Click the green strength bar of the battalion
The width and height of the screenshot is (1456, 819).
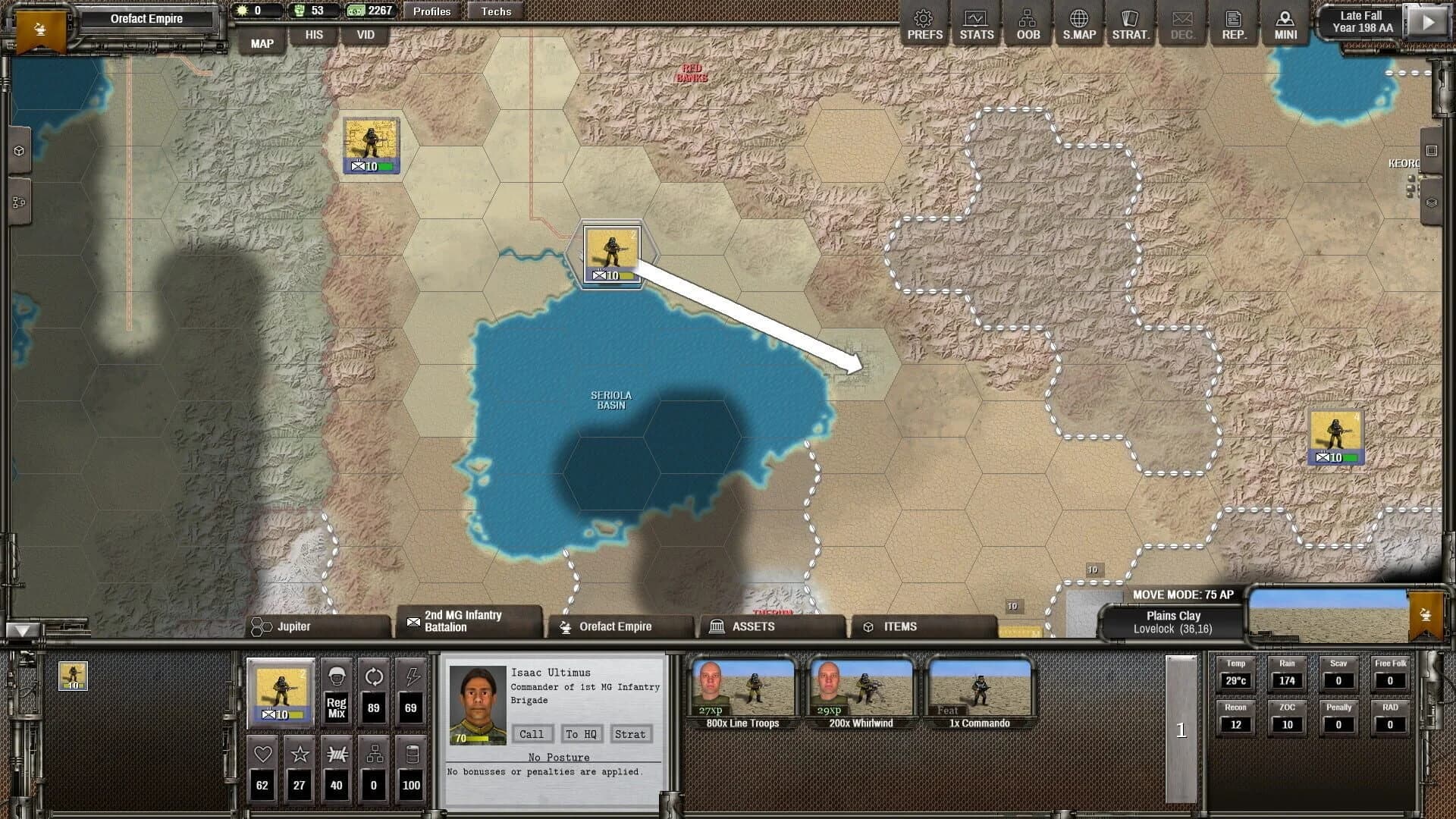tap(297, 713)
